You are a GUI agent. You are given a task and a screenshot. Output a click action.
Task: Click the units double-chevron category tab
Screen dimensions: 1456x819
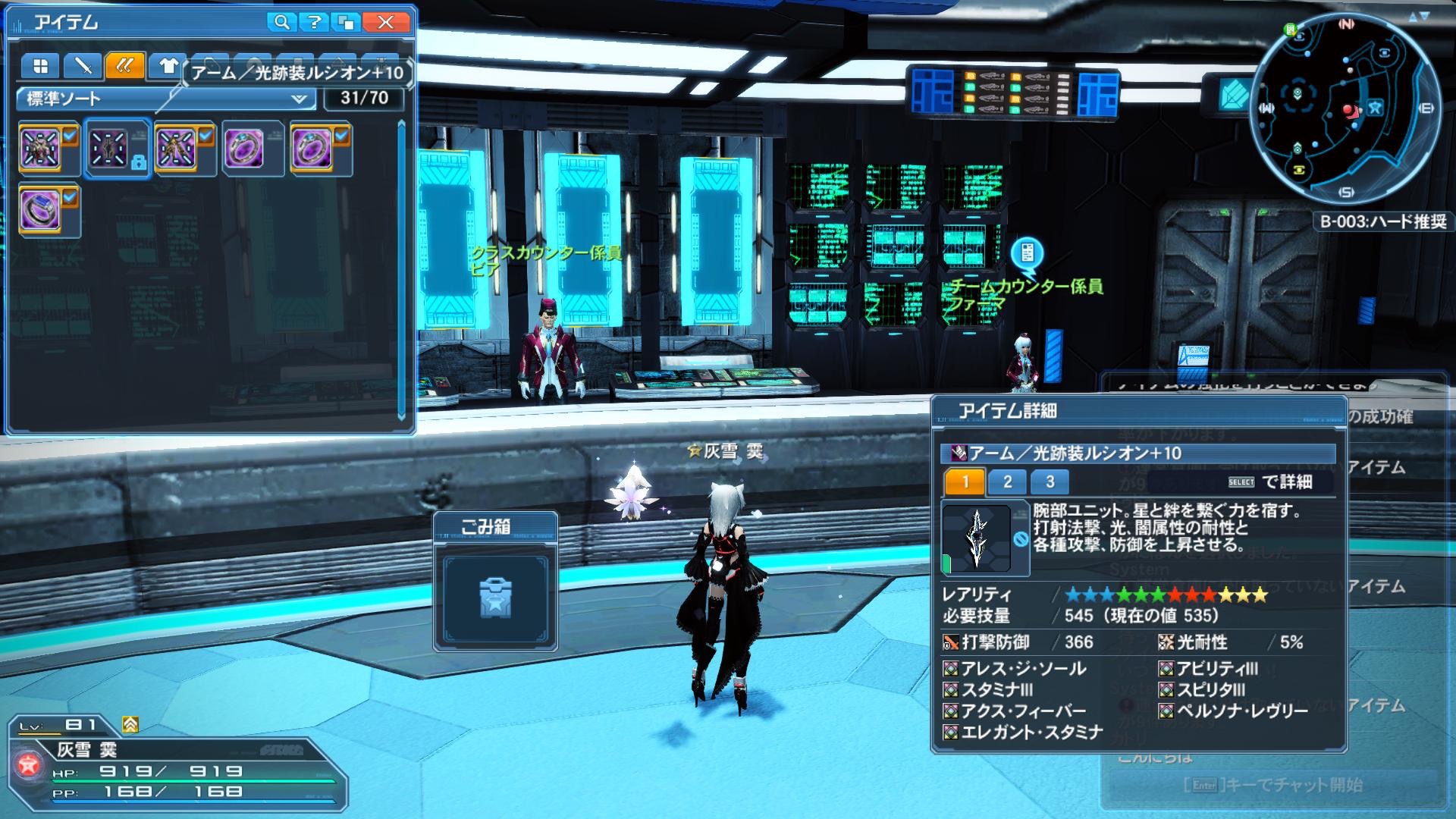point(126,67)
